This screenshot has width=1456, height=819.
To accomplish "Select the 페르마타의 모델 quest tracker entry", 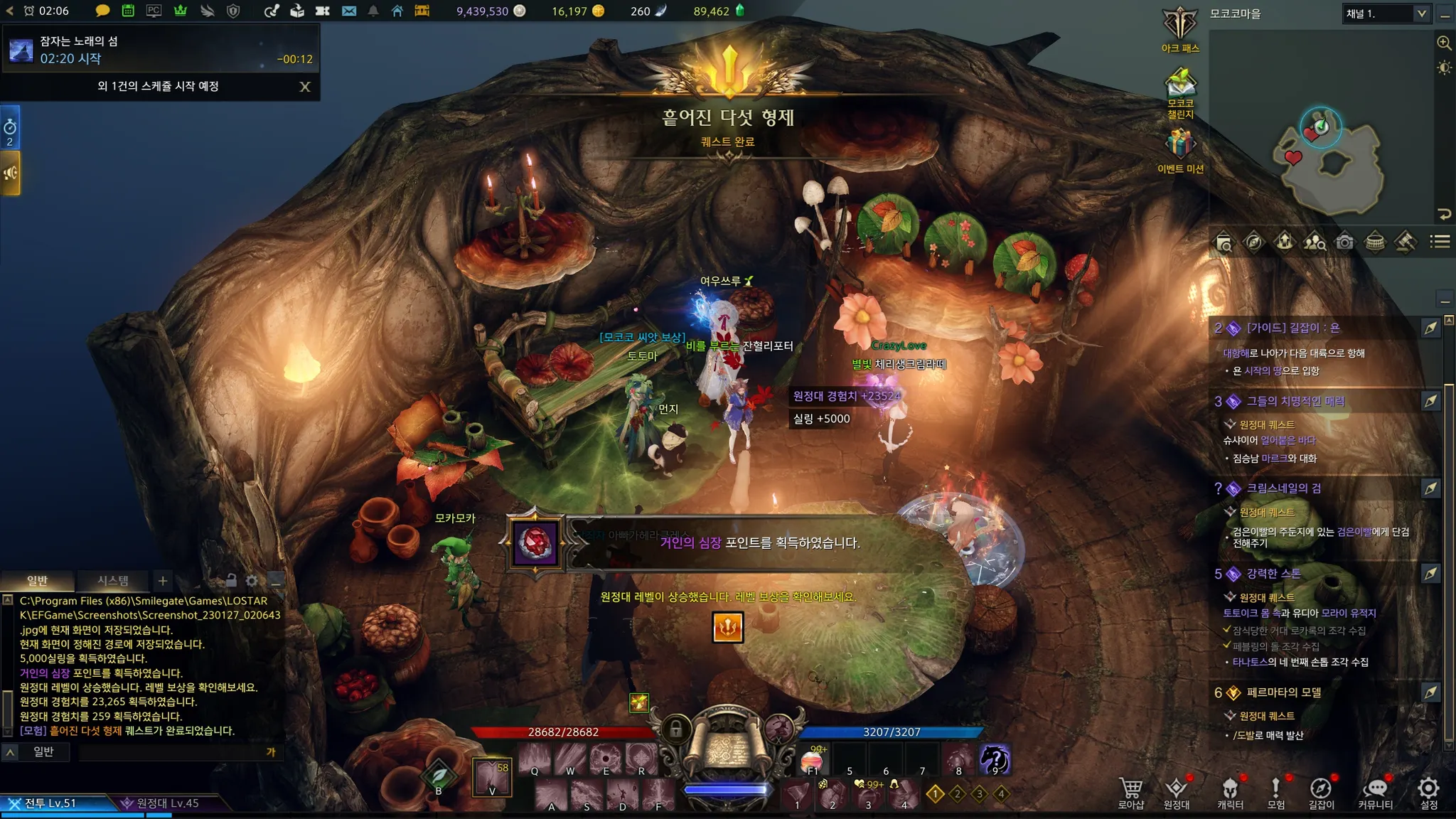I will 1283,692.
